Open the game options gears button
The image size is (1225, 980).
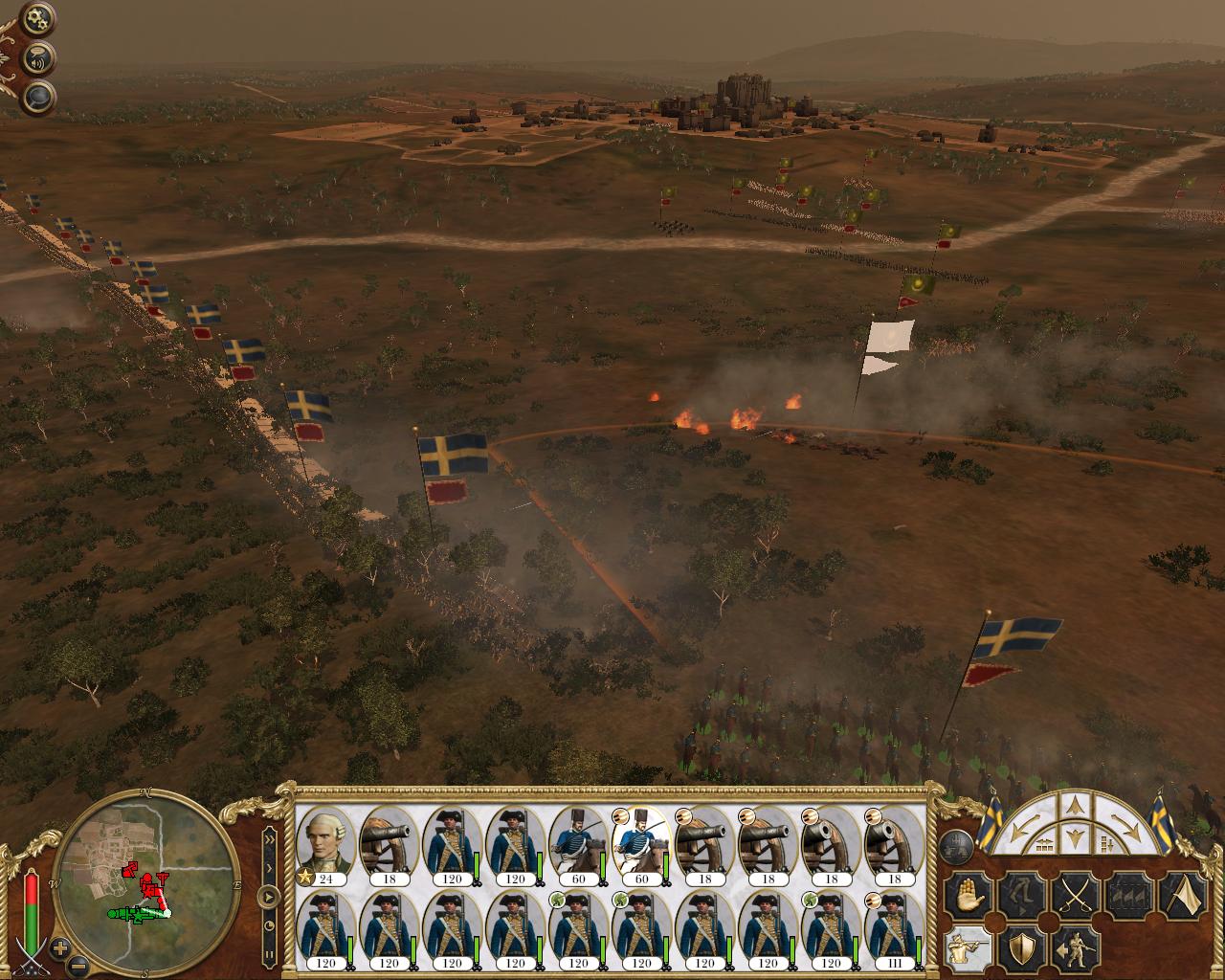click(x=38, y=16)
